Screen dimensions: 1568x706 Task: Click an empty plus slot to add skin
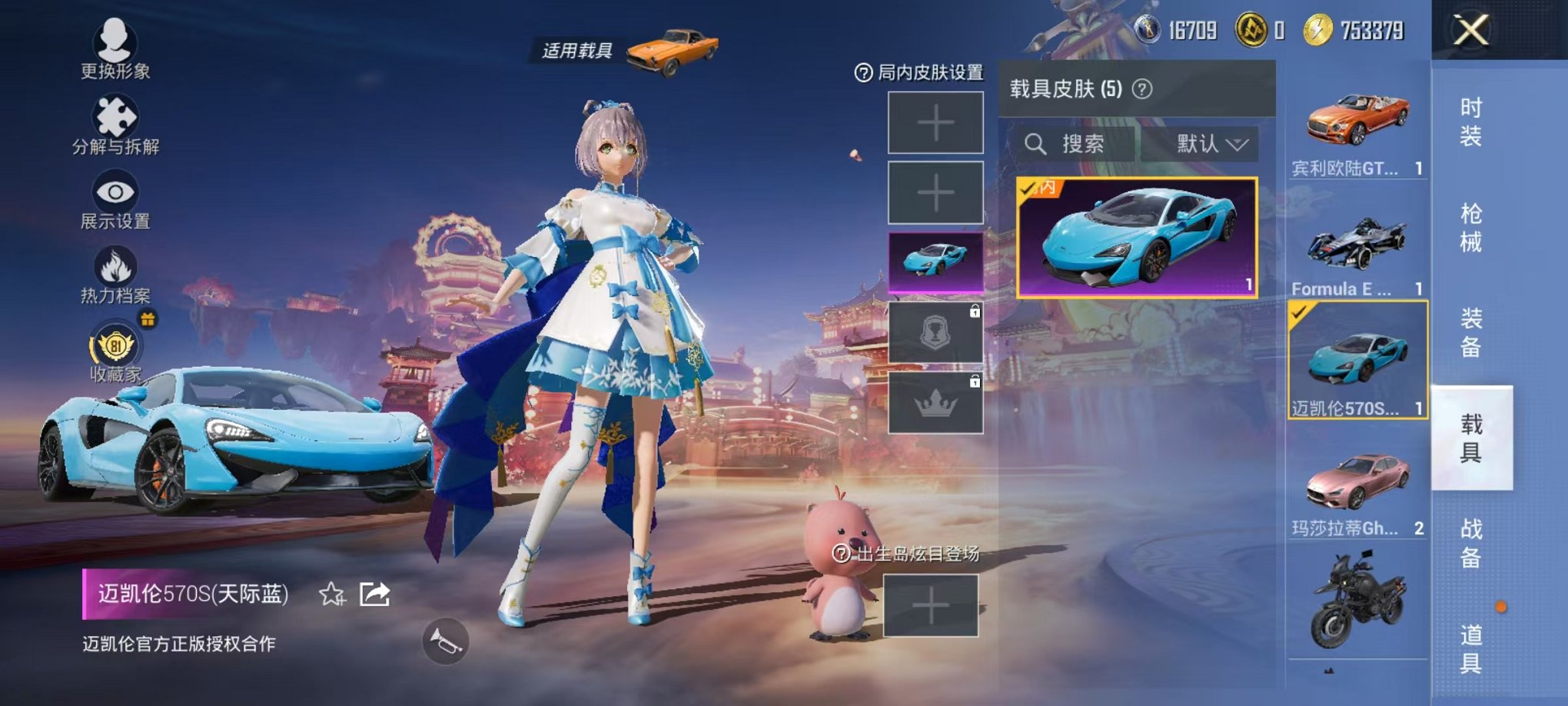pos(936,123)
